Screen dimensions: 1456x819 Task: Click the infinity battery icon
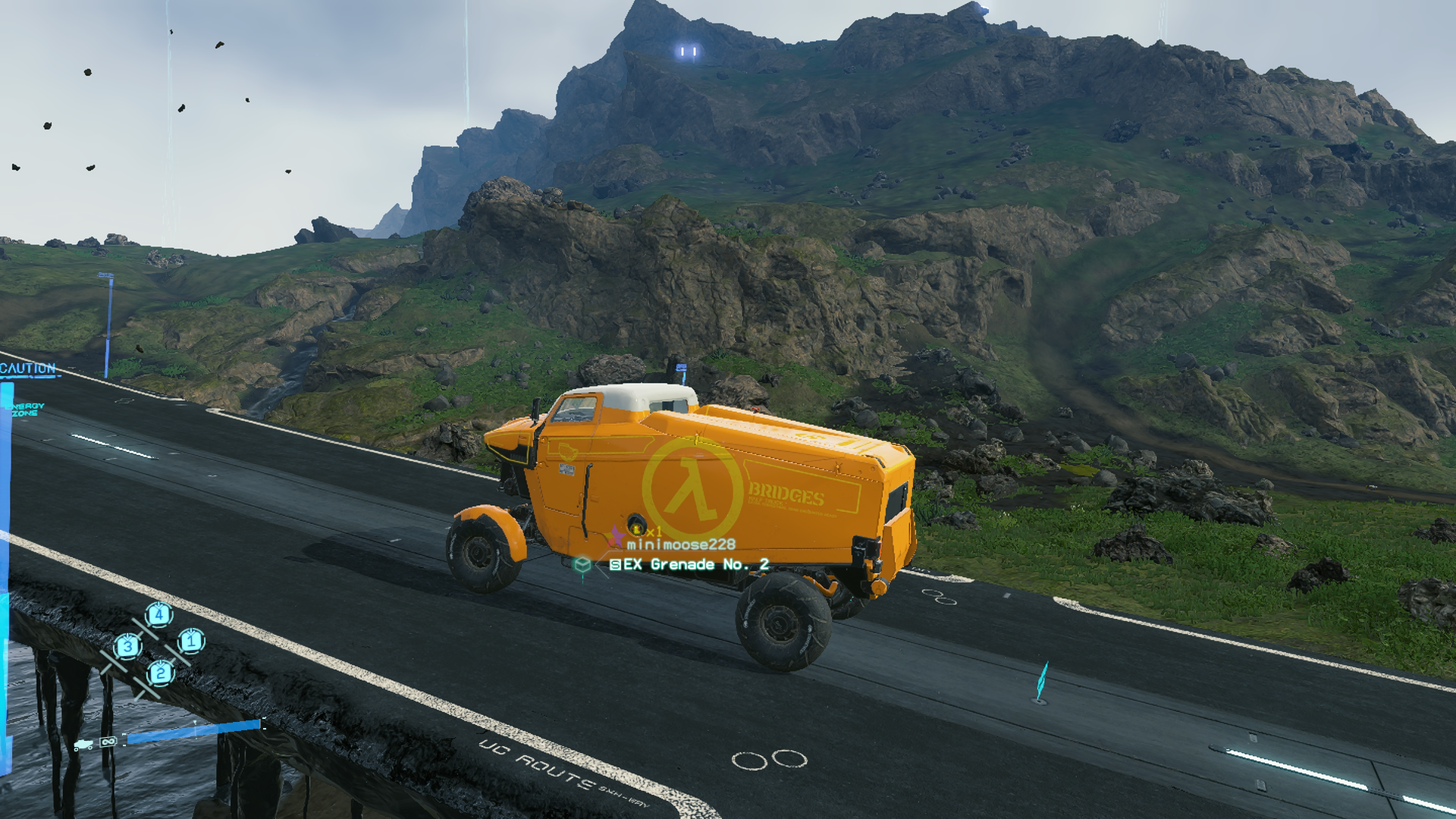click(x=108, y=741)
